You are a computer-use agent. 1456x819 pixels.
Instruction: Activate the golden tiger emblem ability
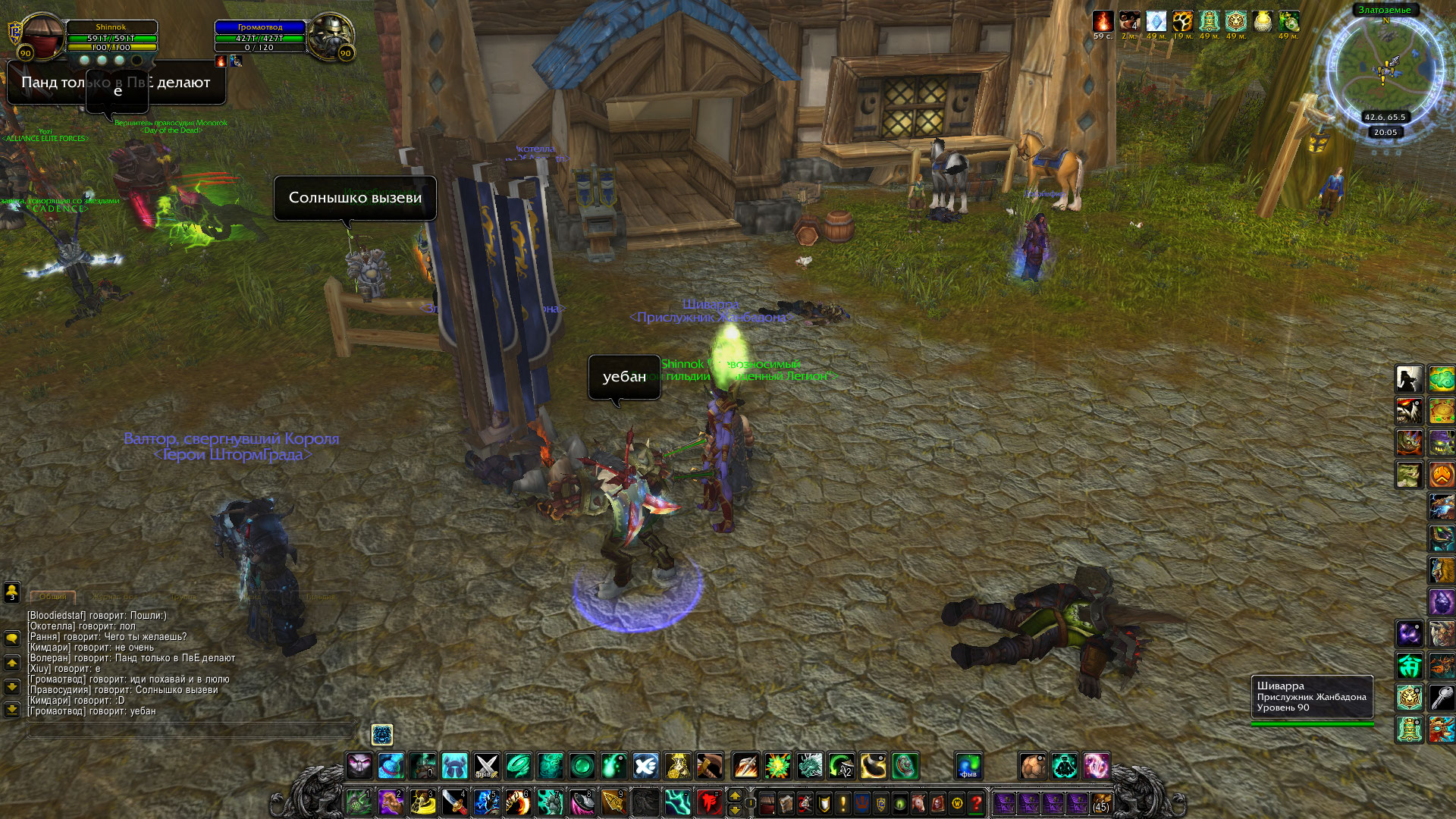1409,697
